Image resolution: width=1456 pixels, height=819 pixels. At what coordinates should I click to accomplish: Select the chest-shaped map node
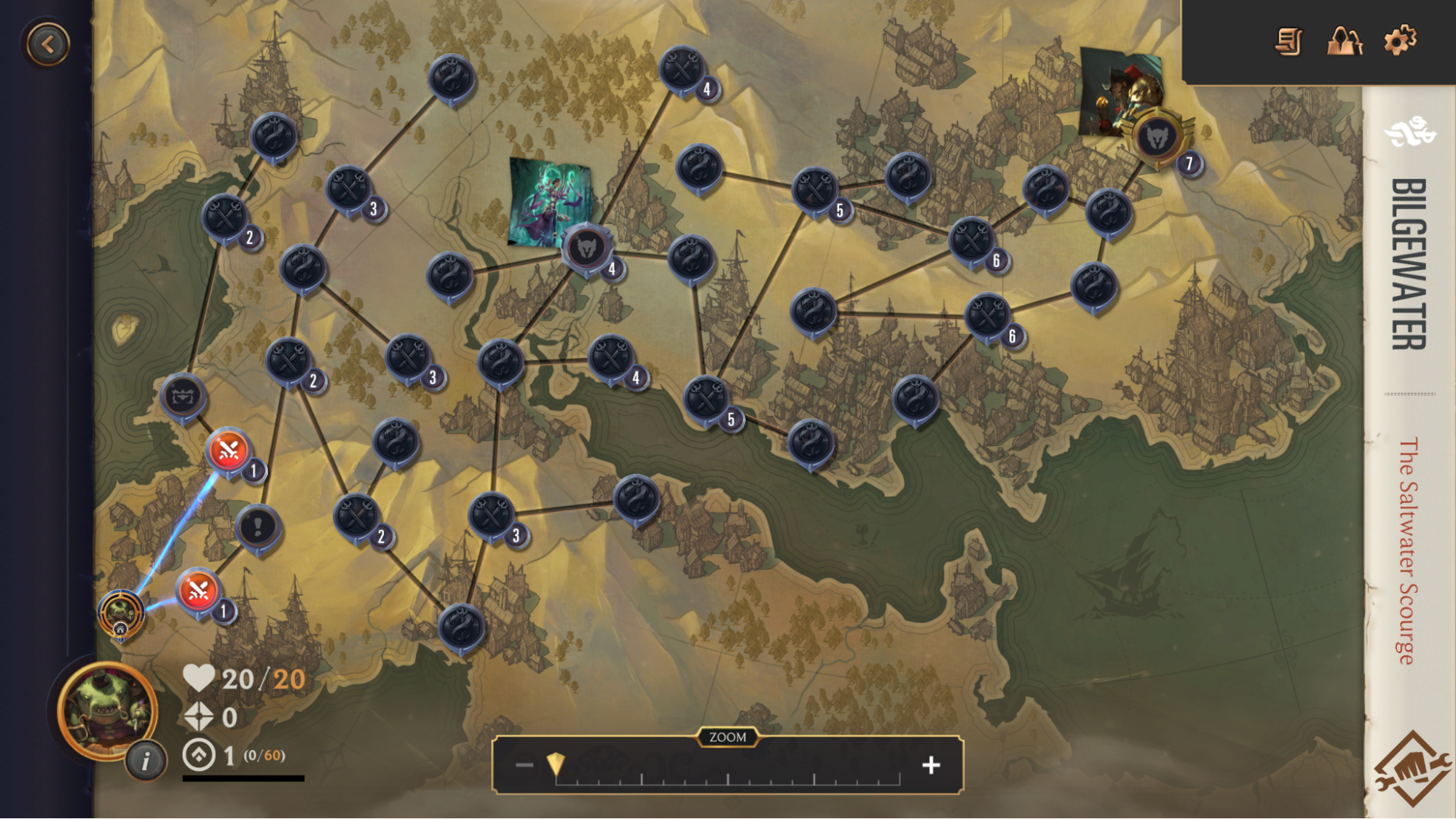pos(183,397)
